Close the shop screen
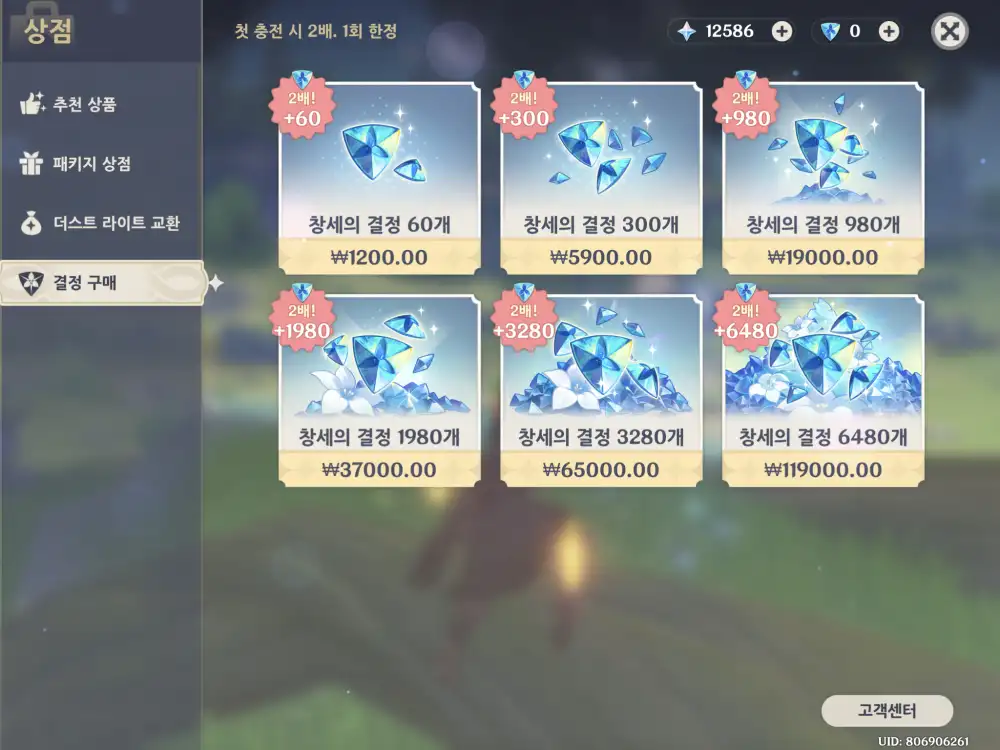Screen dimensions: 1000x750 click(950, 31)
